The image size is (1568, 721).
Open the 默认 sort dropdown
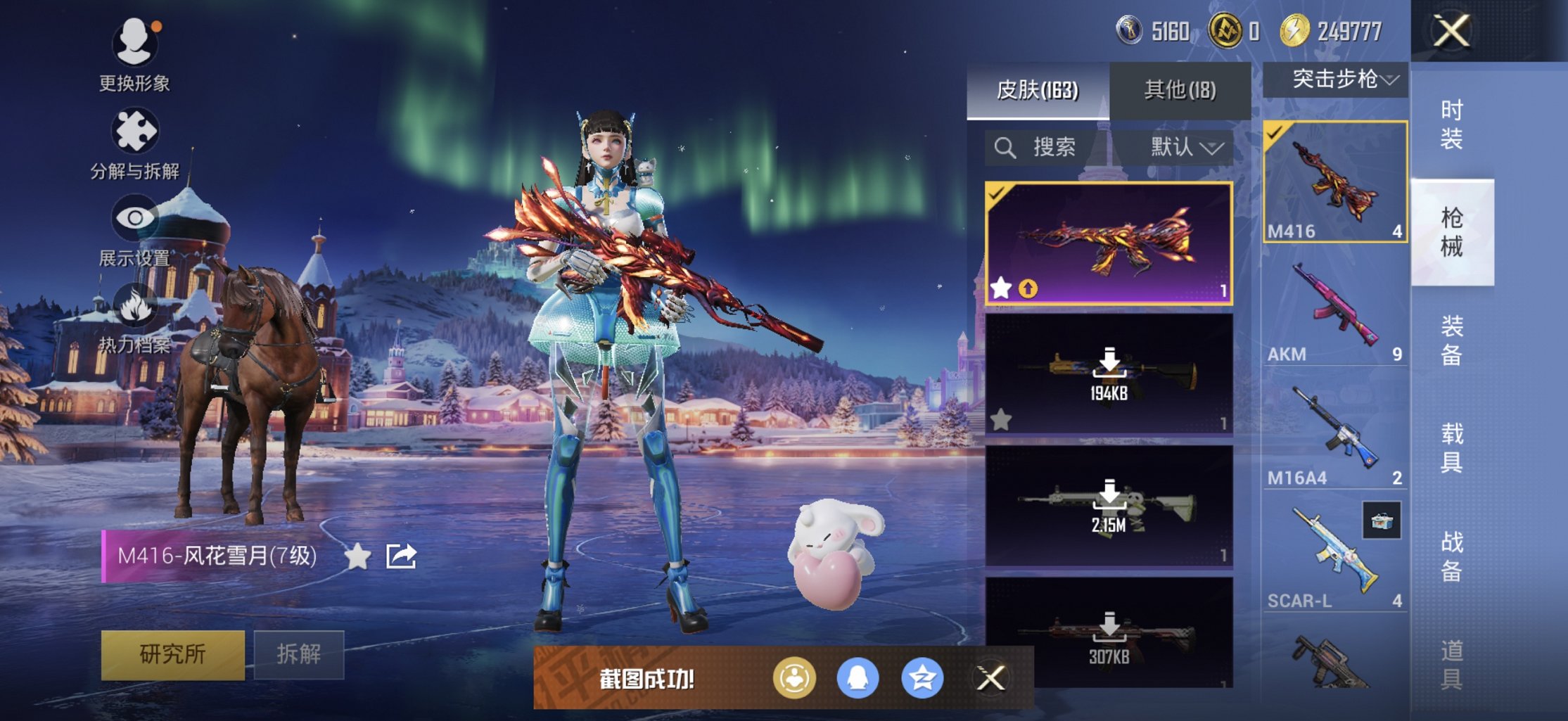1185,148
